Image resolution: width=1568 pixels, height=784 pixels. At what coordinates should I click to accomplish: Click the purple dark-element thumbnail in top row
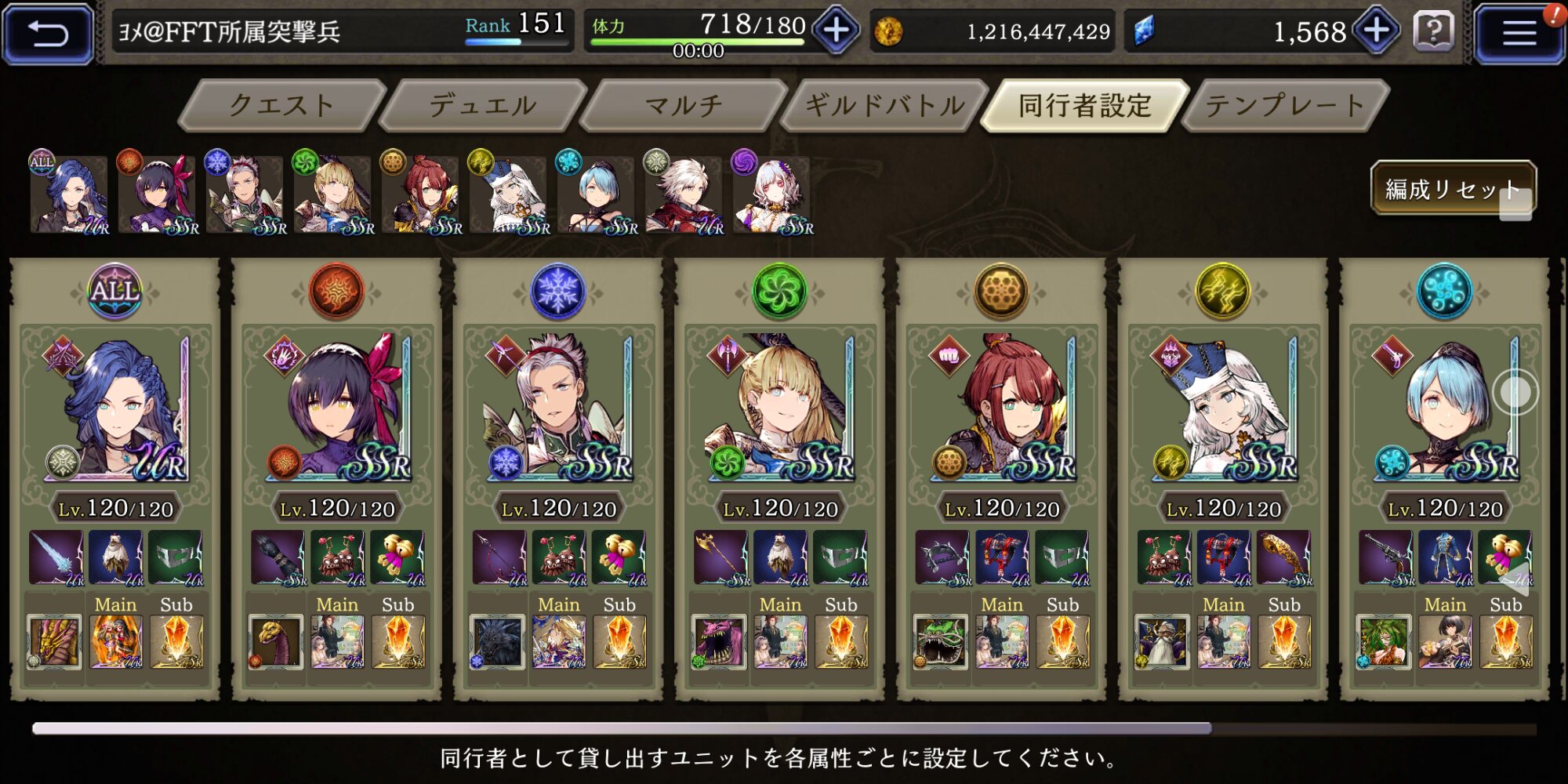click(x=772, y=194)
